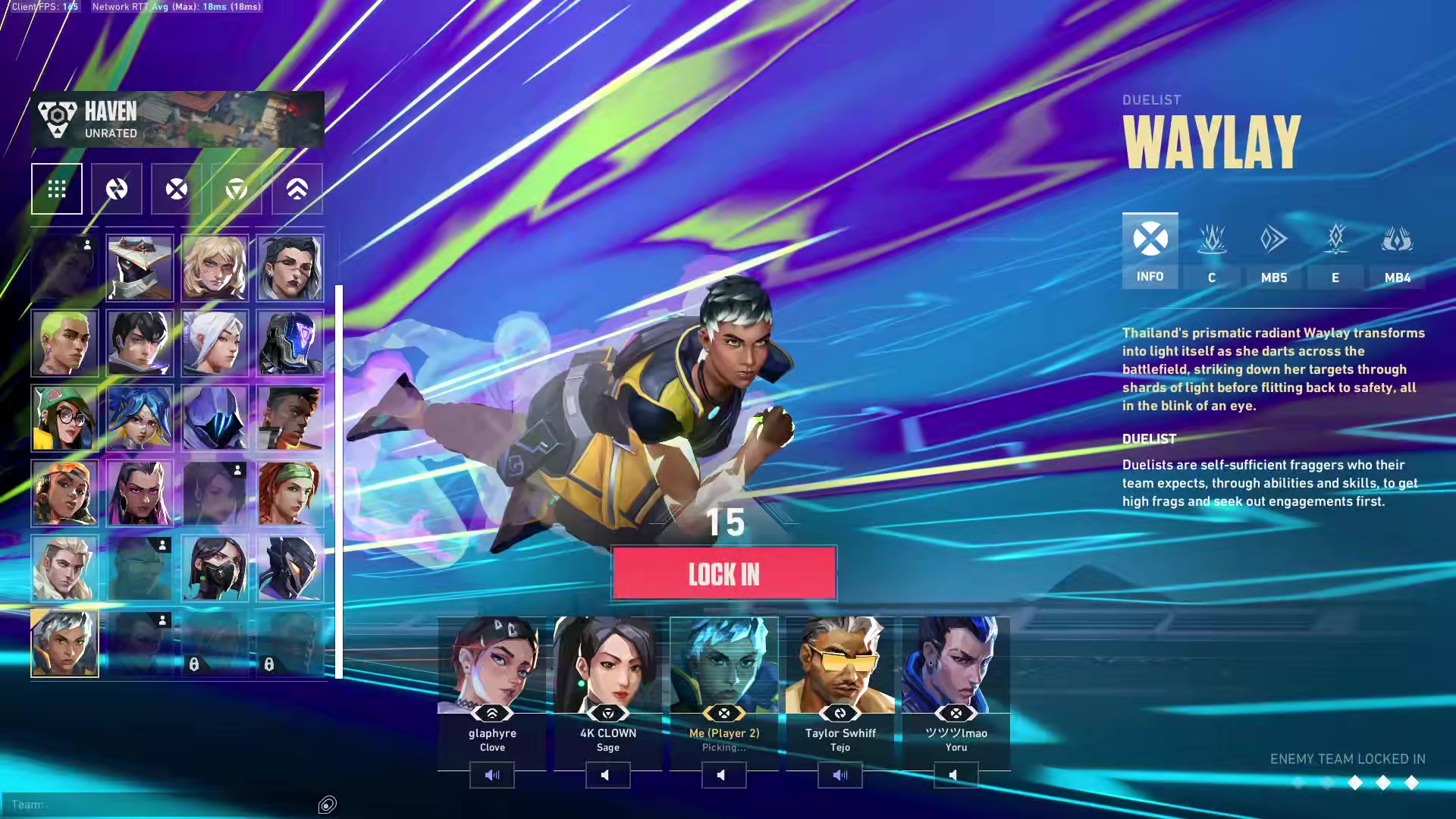Choose the Killjoy agent with green beanie
The image size is (1456, 819).
(x=64, y=418)
